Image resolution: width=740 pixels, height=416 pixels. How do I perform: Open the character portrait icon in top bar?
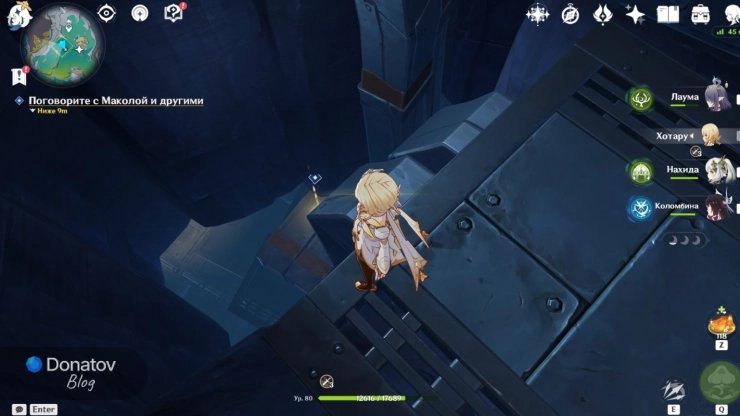coord(728,12)
